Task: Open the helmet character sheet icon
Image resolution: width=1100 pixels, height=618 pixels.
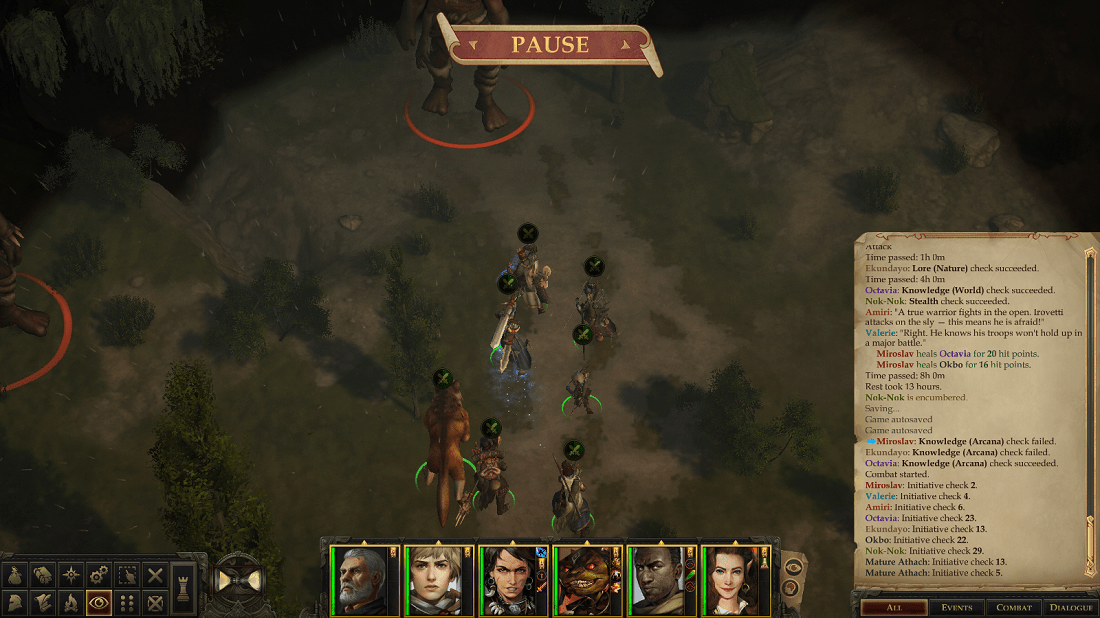Action: pyautogui.click(x=15, y=603)
